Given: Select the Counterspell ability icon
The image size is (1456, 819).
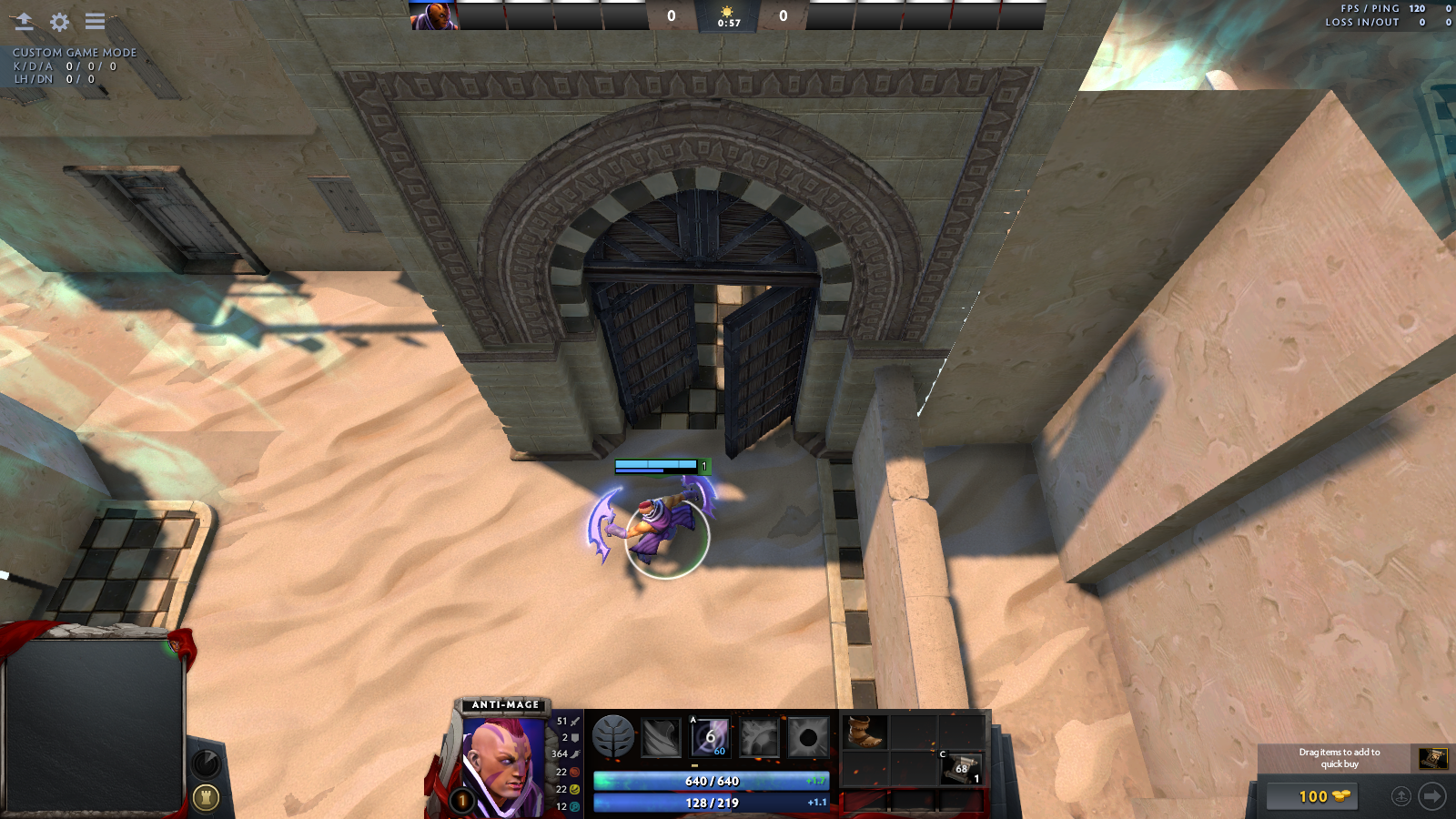Looking at the screenshot, I should (x=758, y=737).
